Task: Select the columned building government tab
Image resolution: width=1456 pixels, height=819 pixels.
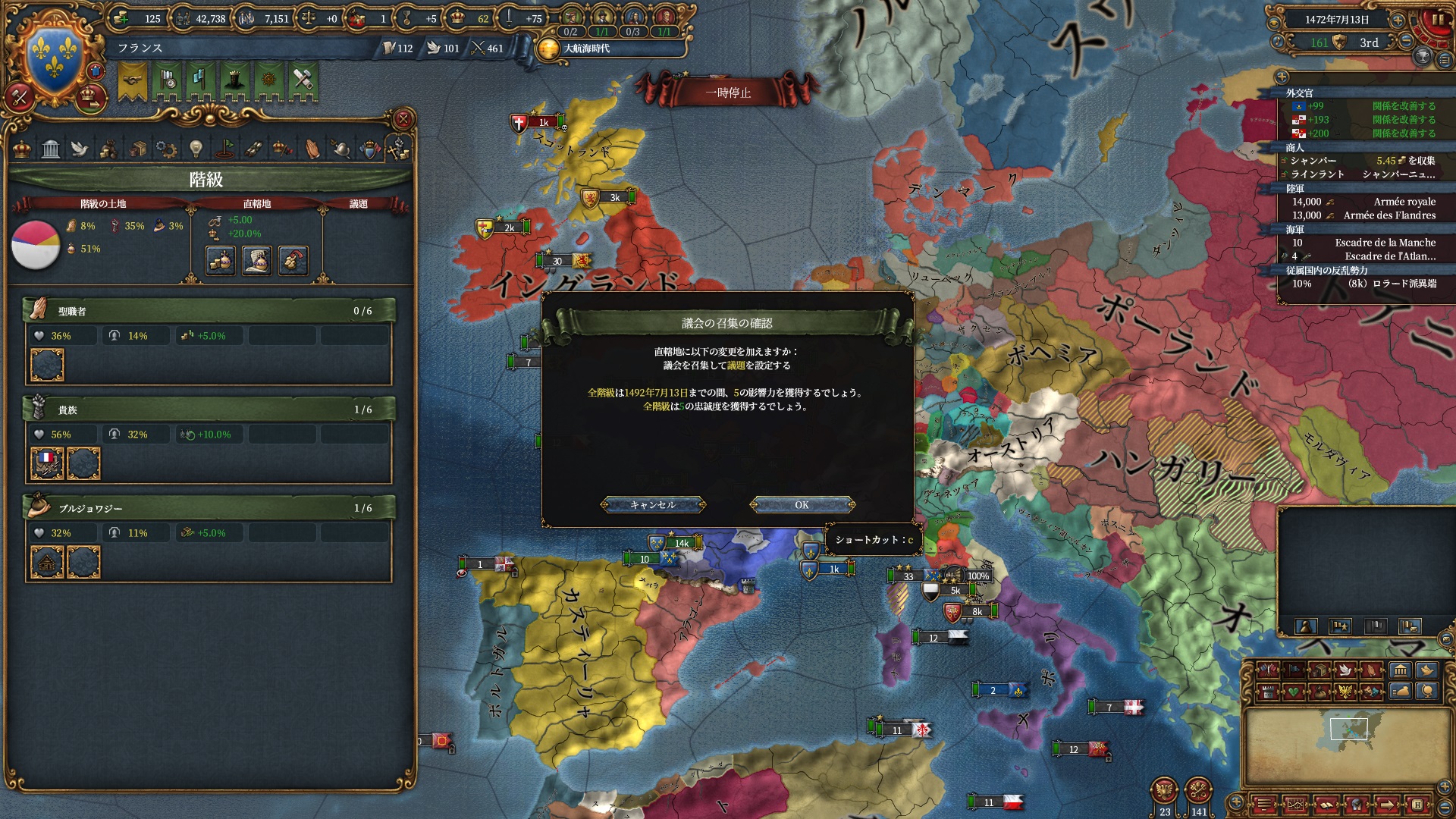Action: click(x=51, y=149)
